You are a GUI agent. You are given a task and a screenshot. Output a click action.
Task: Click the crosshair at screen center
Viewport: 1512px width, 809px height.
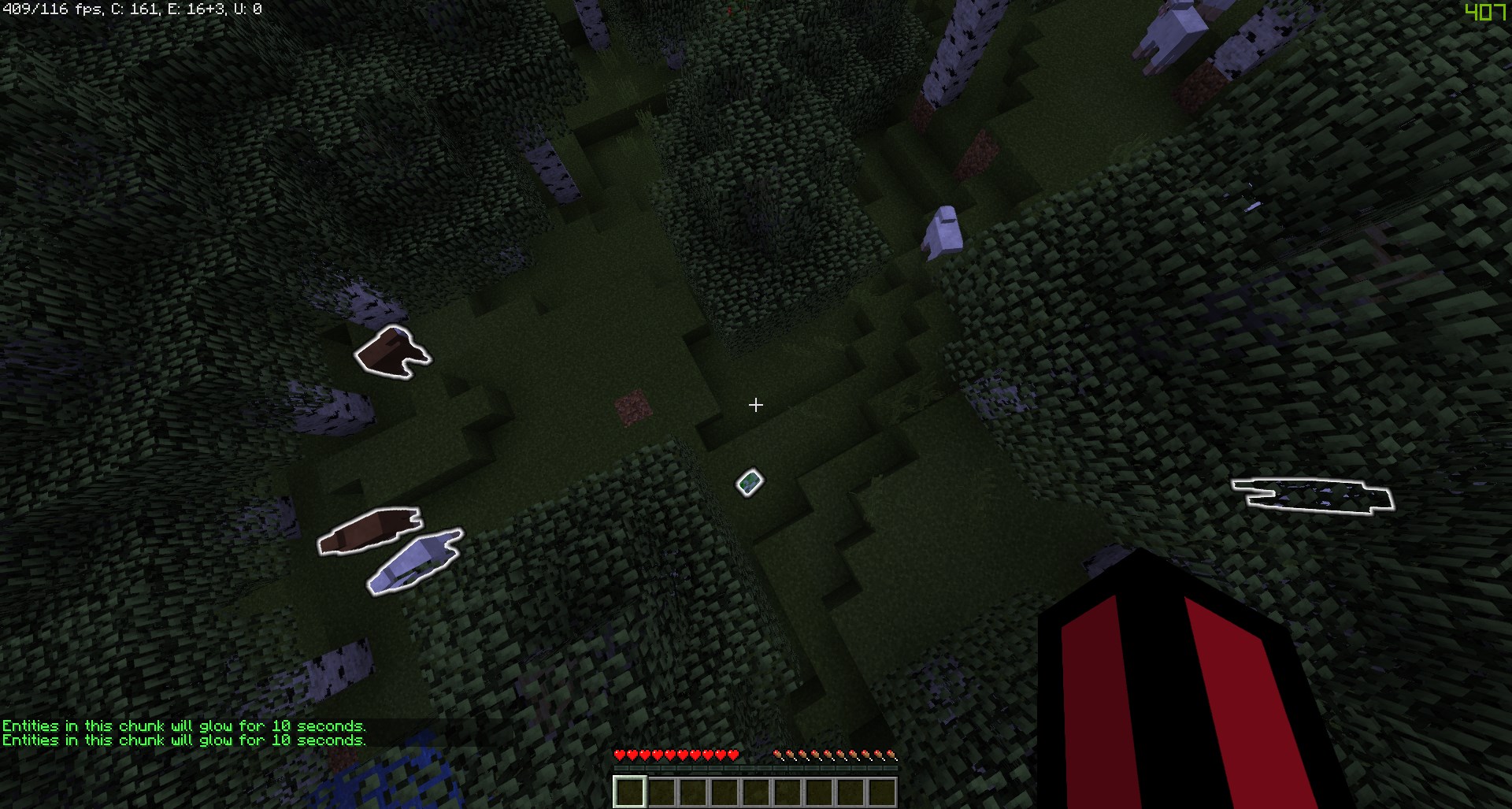coord(756,404)
